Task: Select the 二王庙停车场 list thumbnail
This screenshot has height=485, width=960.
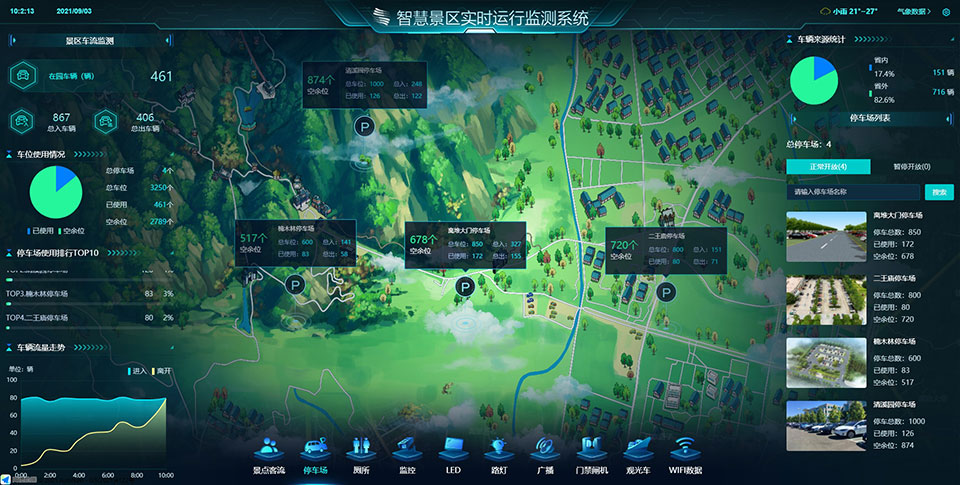Action: 826,300
